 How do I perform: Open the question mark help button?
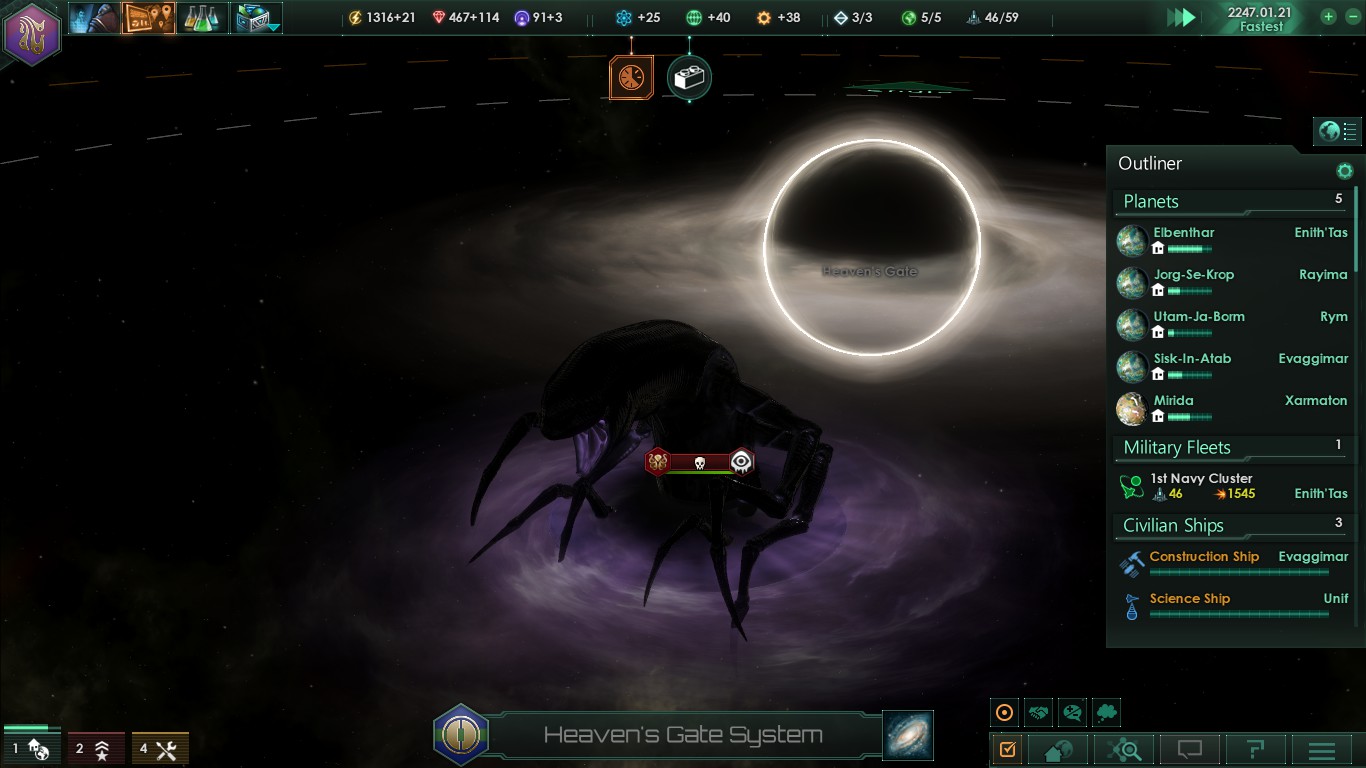pyautogui.click(x=1255, y=750)
